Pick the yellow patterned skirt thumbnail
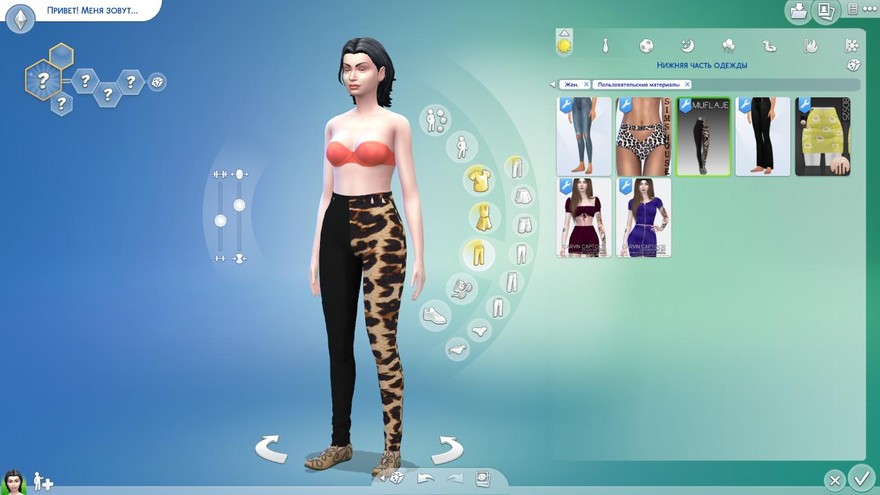This screenshot has width=880, height=495. [x=823, y=137]
